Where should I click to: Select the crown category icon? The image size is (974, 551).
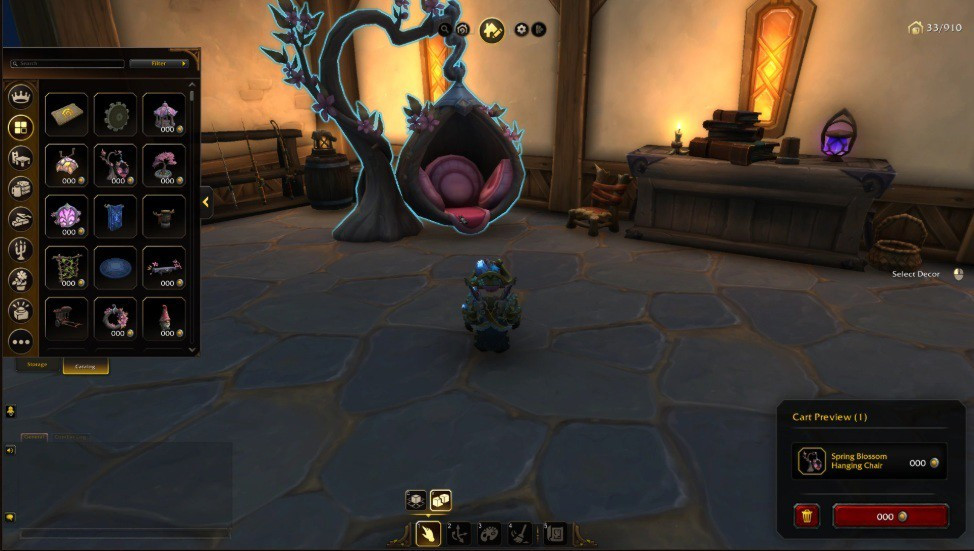(20, 97)
